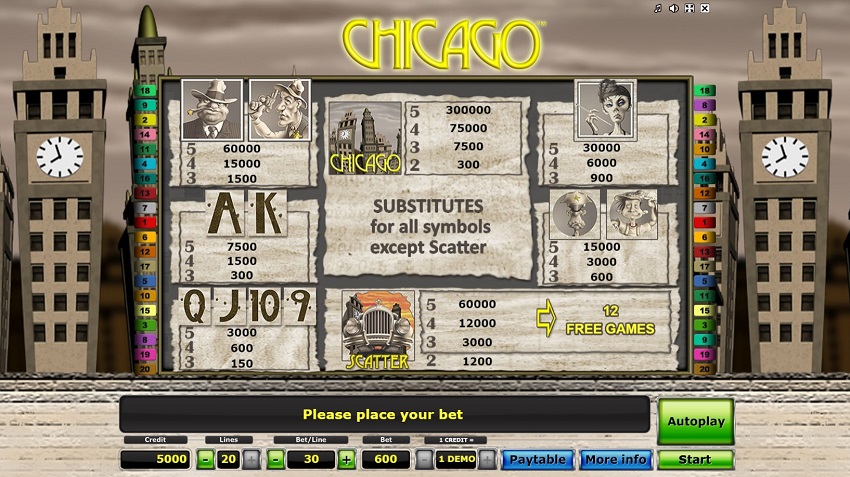The image size is (850, 477).
Task: Switch to fullscreen mode
Action: pyautogui.click(x=689, y=9)
